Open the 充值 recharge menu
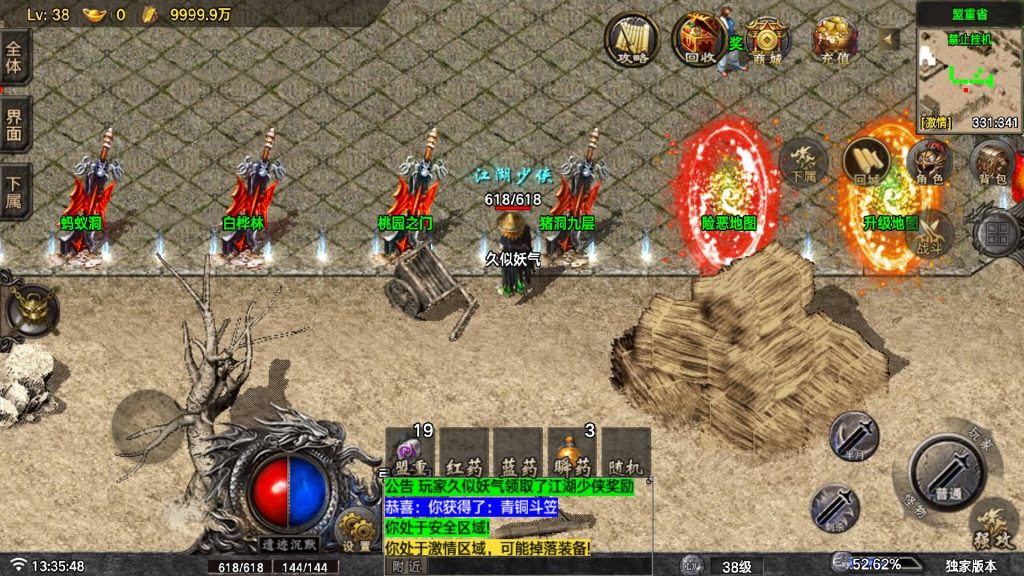The height and width of the screenshot is (576, 1024). pos(835,40)
